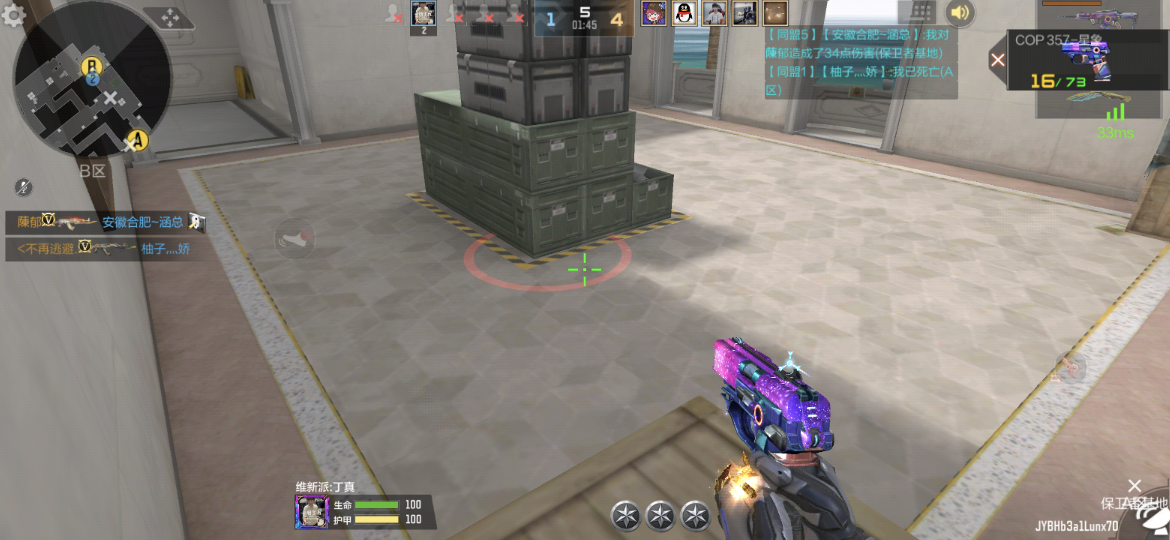
Task: Close the weapon panel with the X
Action: click(997, 60)
